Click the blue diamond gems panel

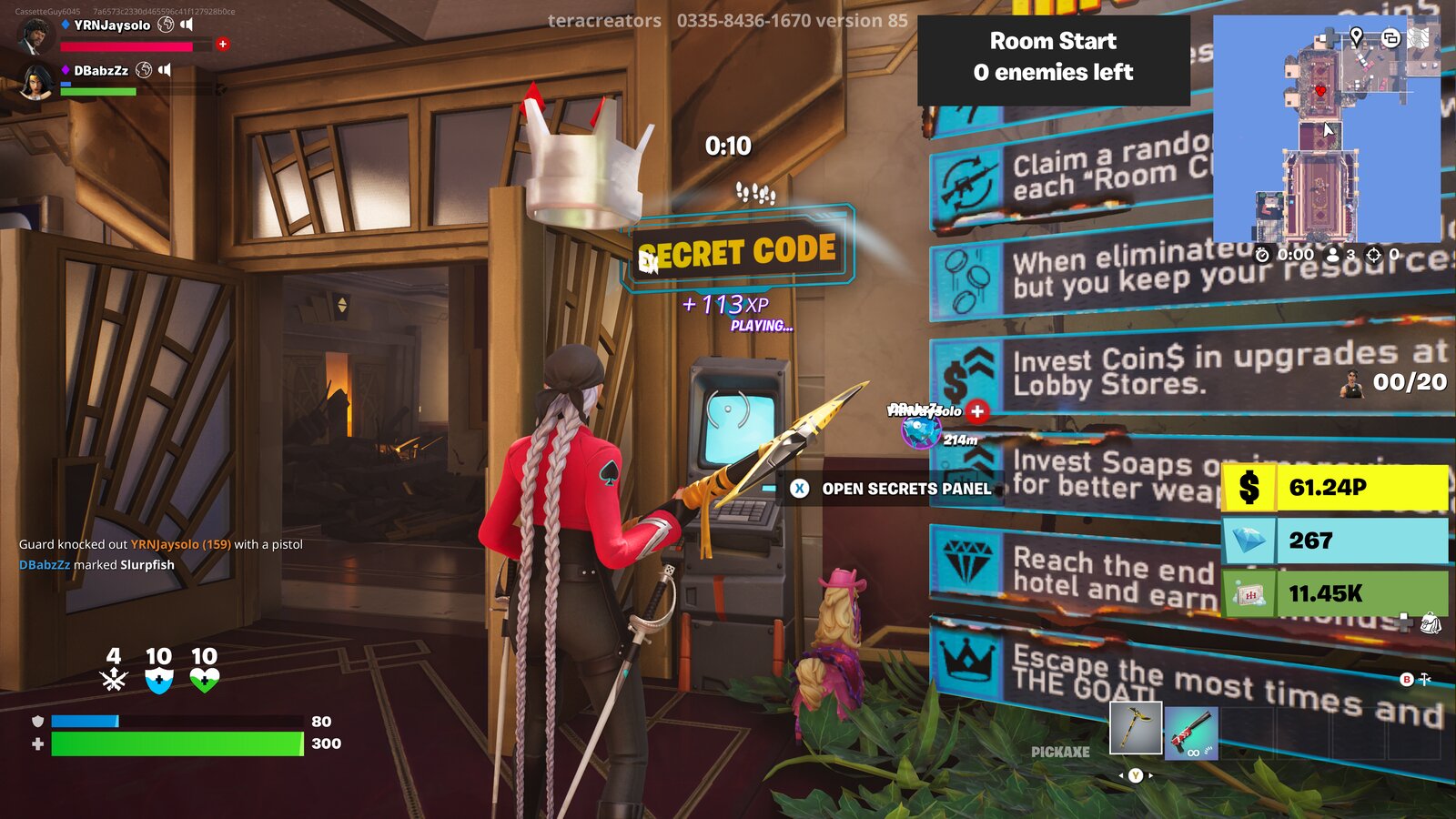click(x=1334, y=541)
